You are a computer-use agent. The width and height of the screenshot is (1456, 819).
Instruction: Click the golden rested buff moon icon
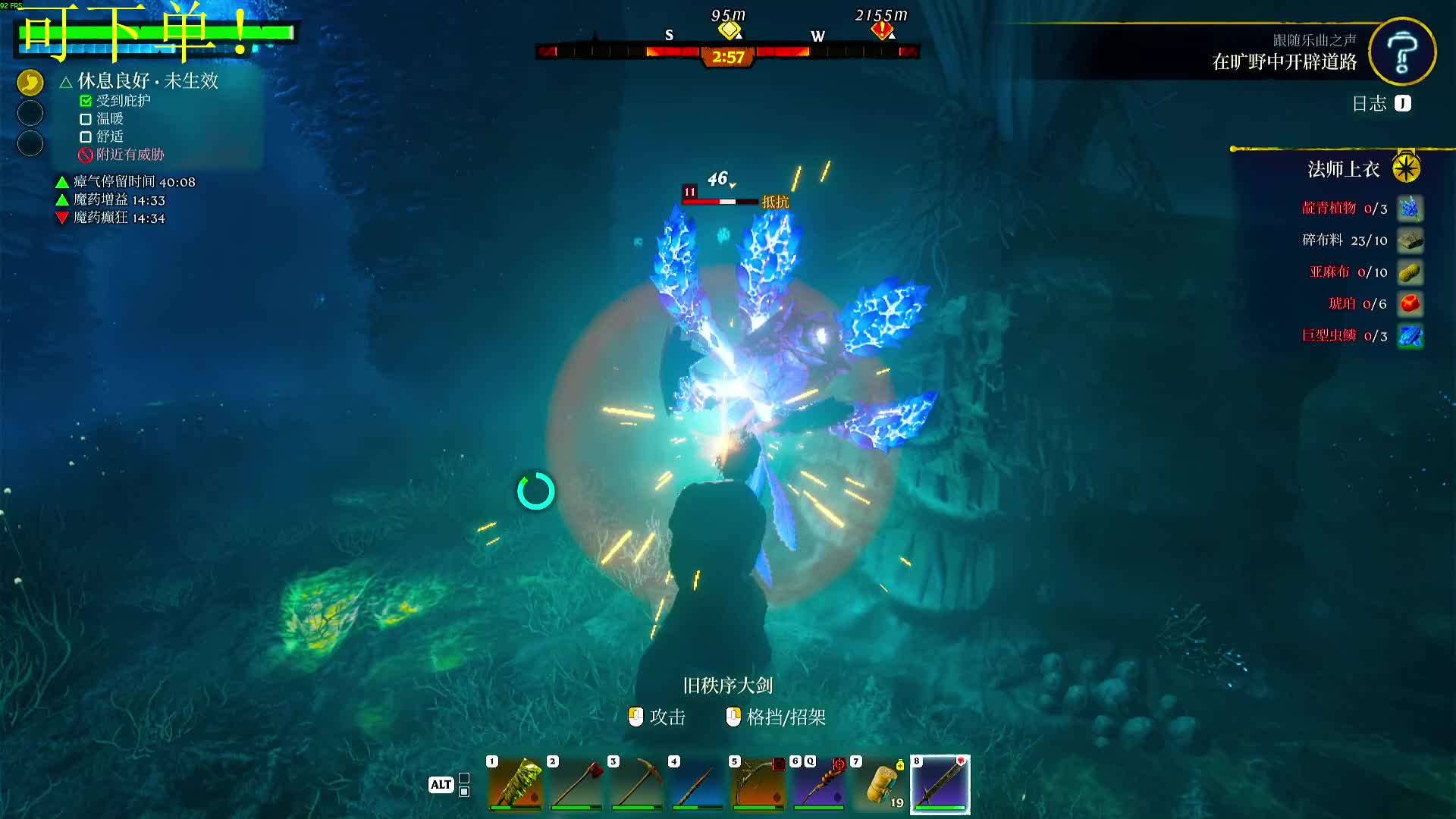pyautogui.click(x=30, y=83)
